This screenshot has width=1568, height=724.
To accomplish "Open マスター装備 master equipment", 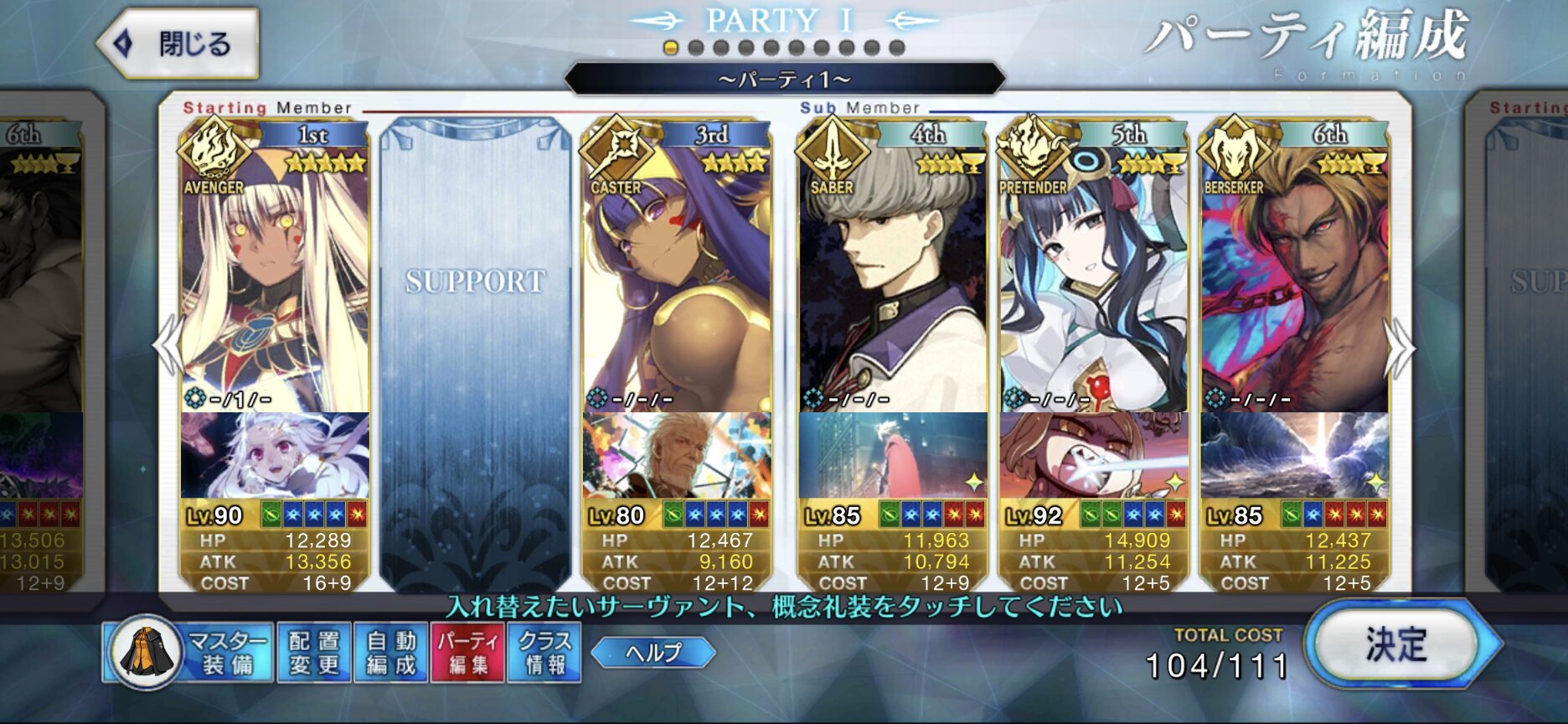I will coord(189,653).
